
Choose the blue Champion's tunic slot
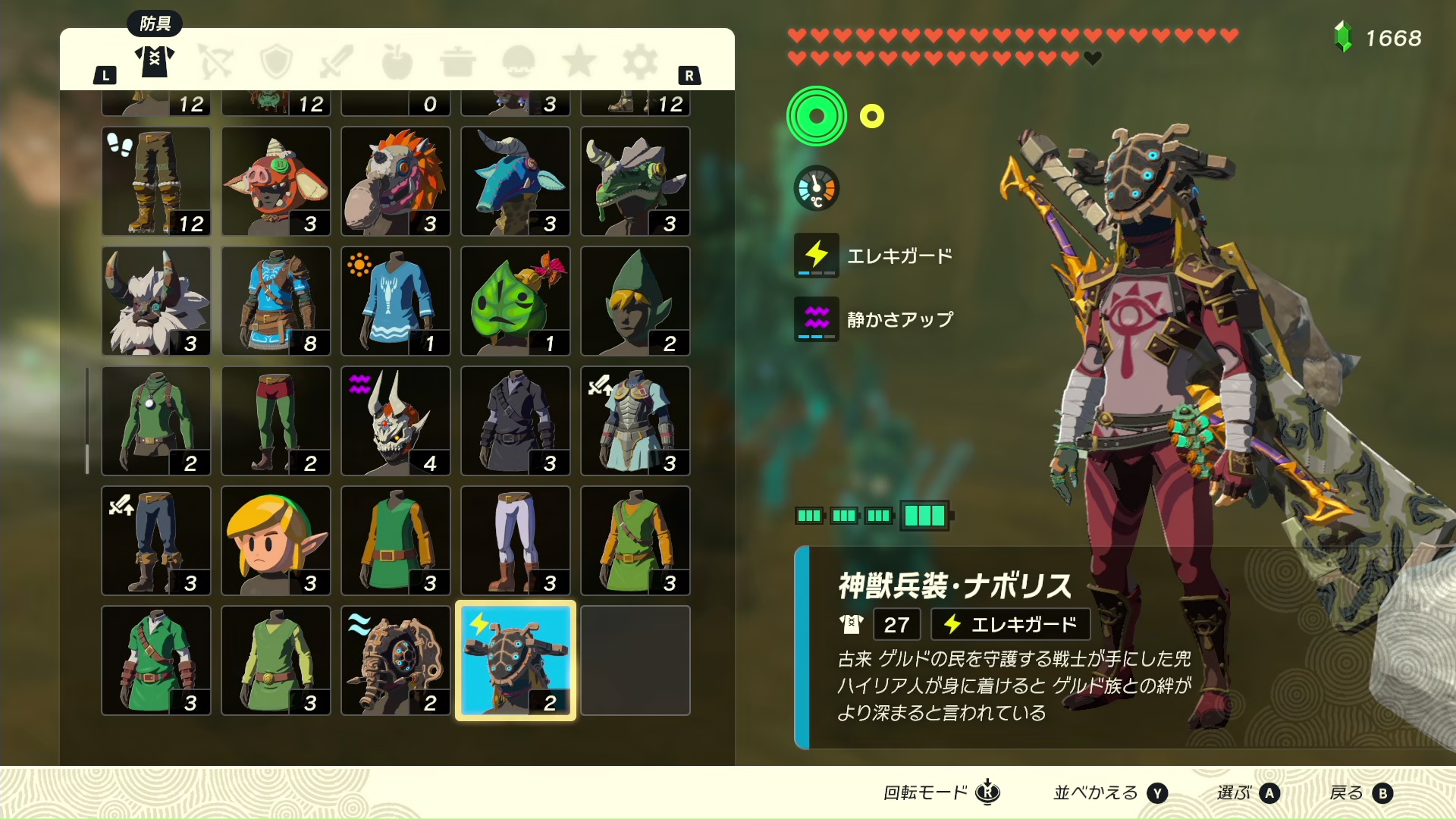click(276, 301)
